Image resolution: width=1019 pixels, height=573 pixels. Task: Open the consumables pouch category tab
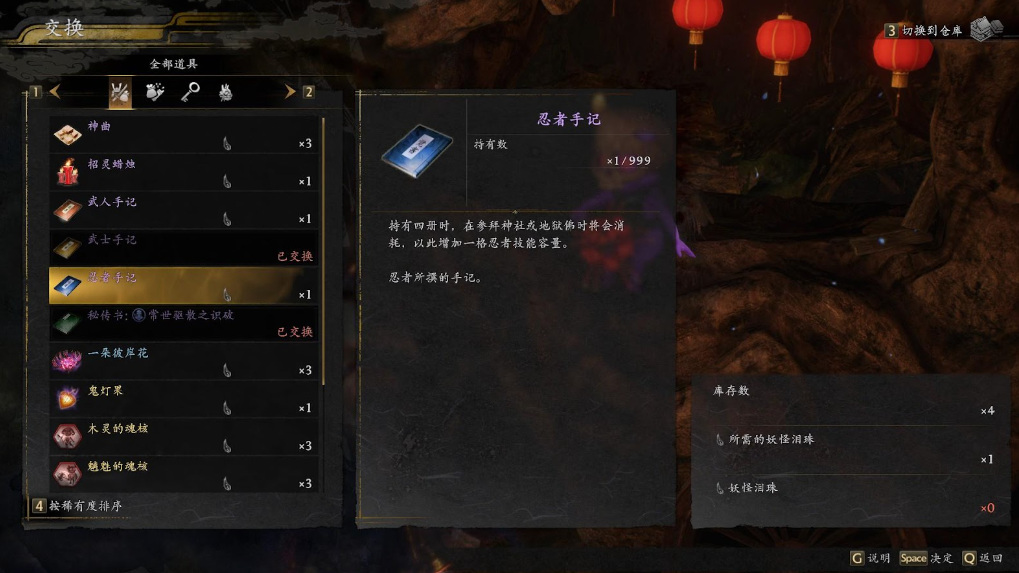point(155,93)
